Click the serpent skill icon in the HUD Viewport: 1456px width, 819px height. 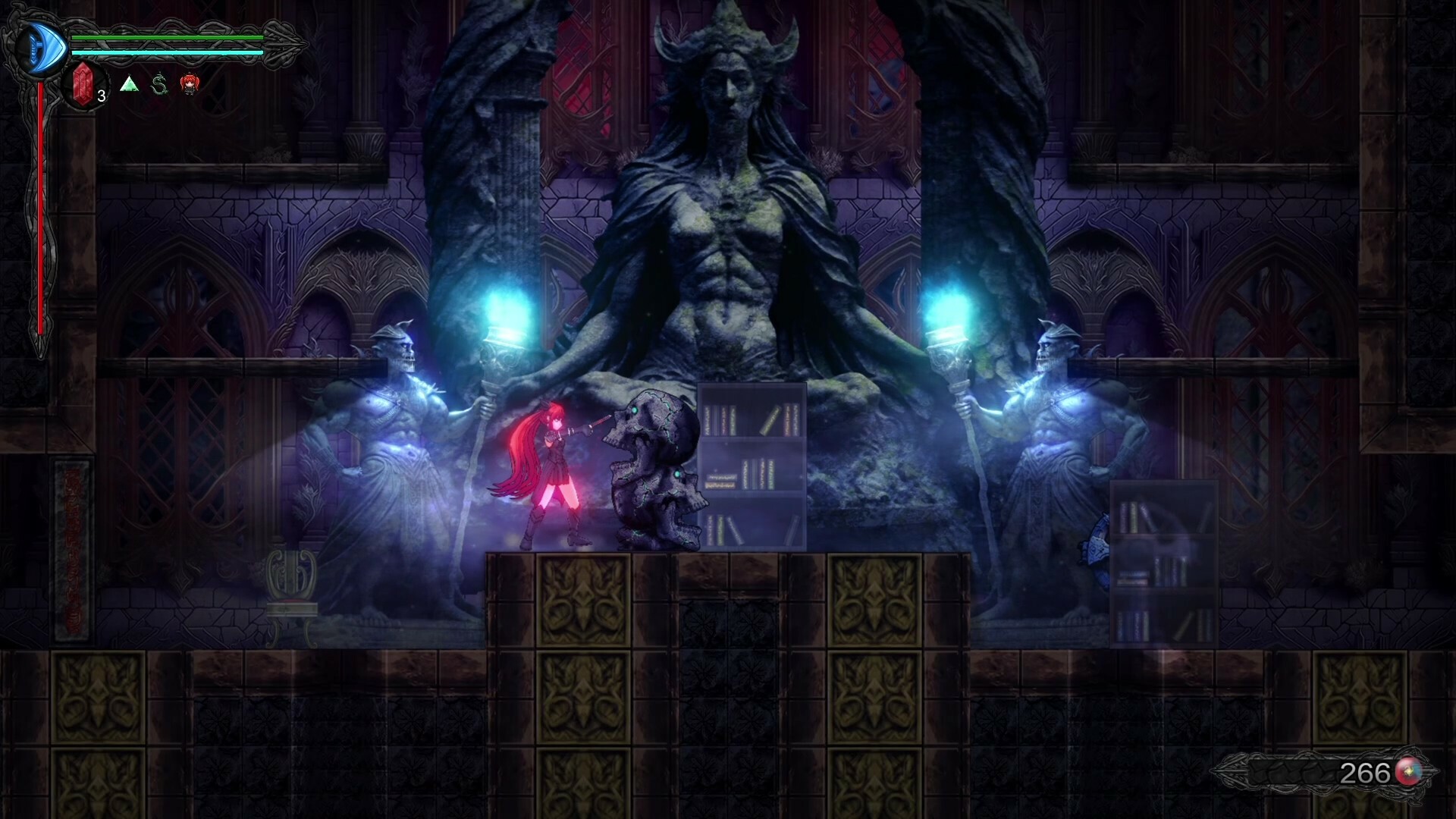(x=160, y=85)
